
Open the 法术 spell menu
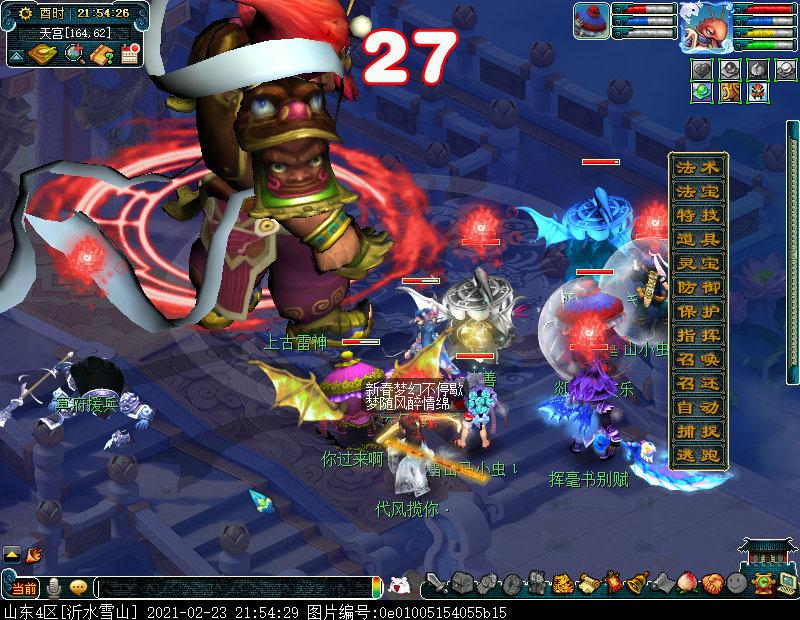tap(698, 167)
